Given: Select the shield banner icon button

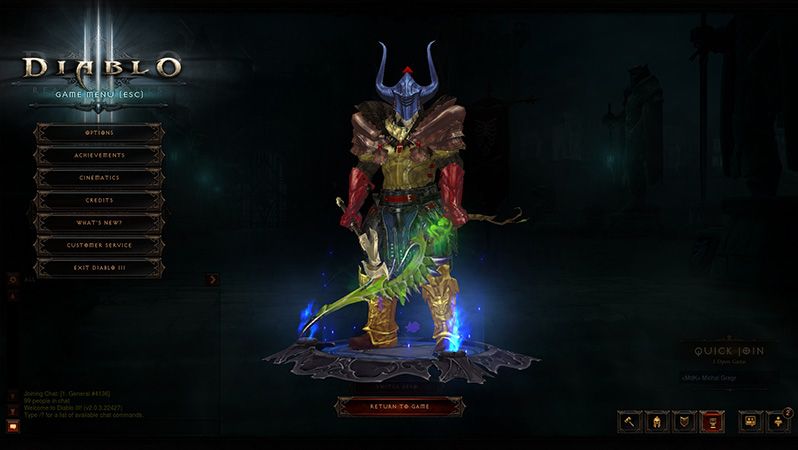Looking at the screenshot, I should pos(684,422).
